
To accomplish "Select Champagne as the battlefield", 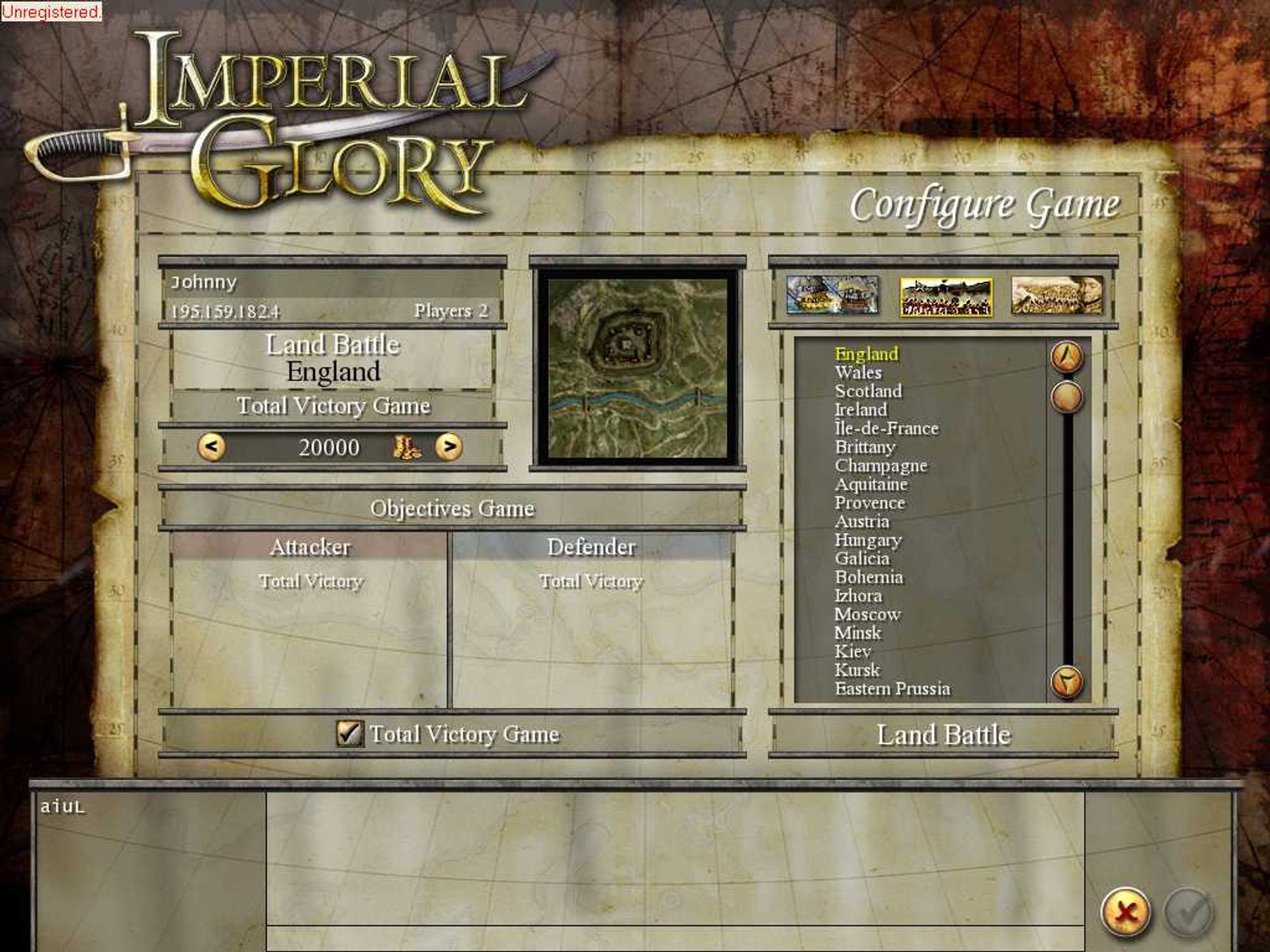I will click(881, 465).
